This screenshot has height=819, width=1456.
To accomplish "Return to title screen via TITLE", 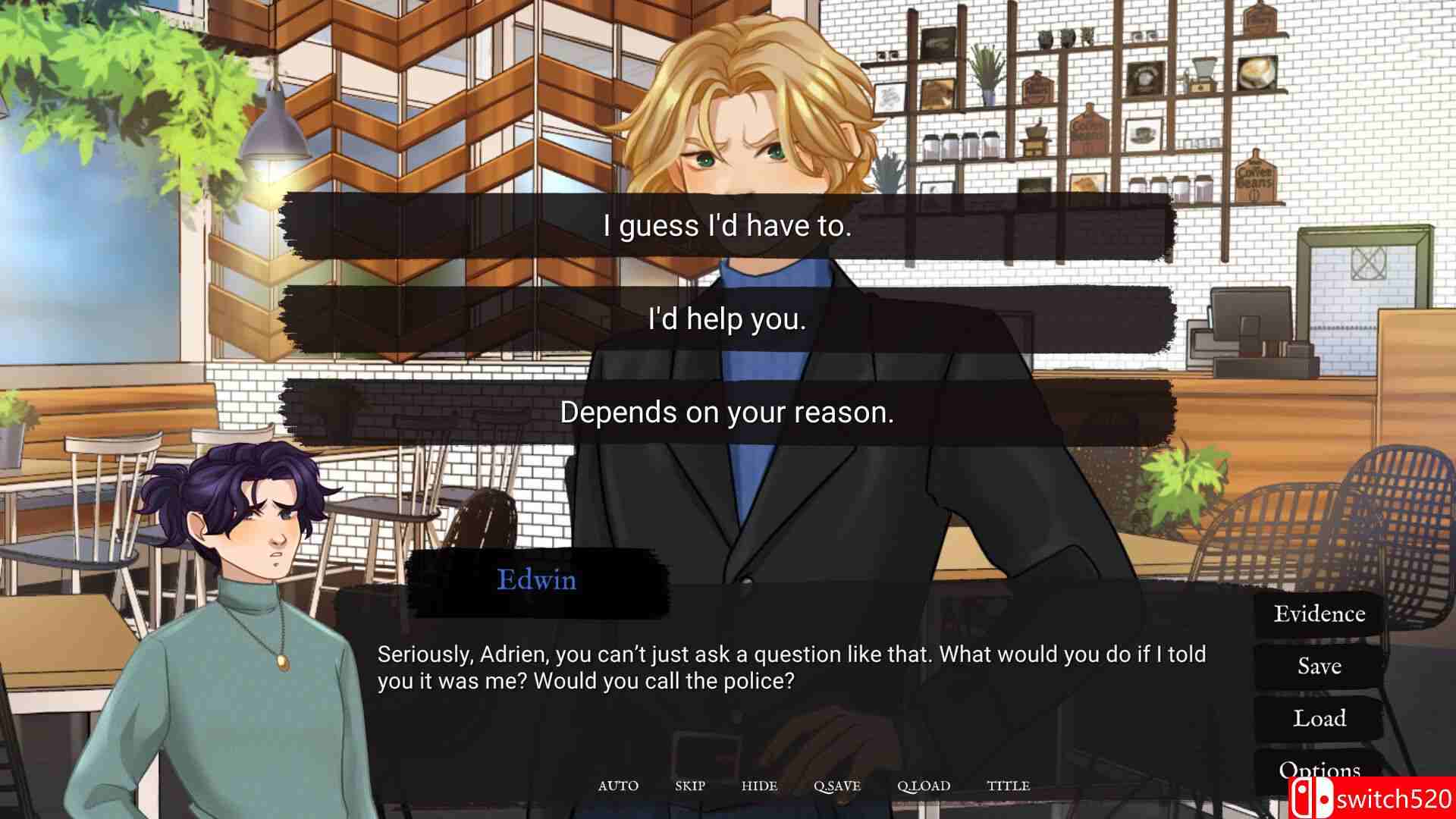I will click(1009, 786).
